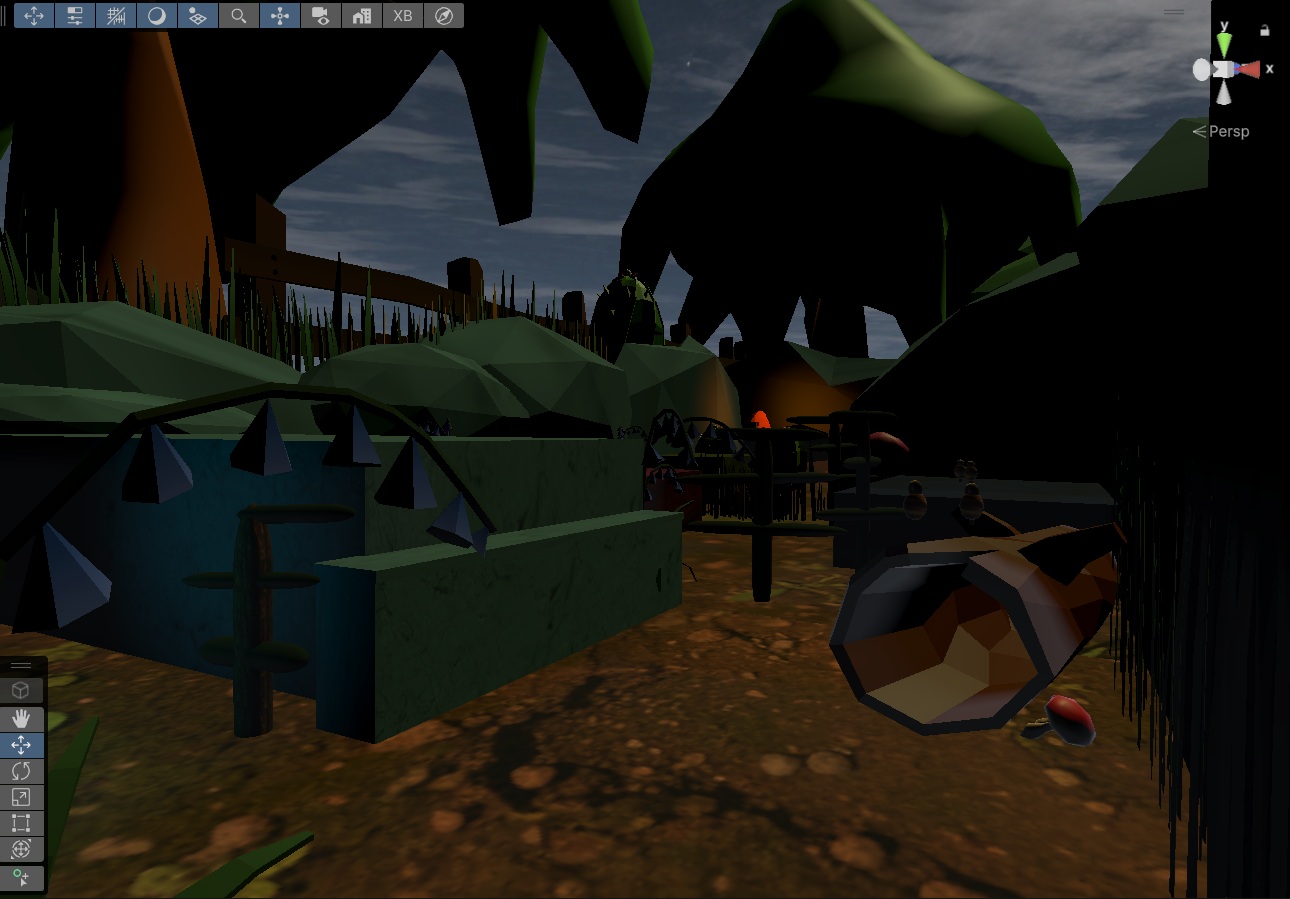
Task: Lock the view with the padlock icon
Action: coord(1266,30)
